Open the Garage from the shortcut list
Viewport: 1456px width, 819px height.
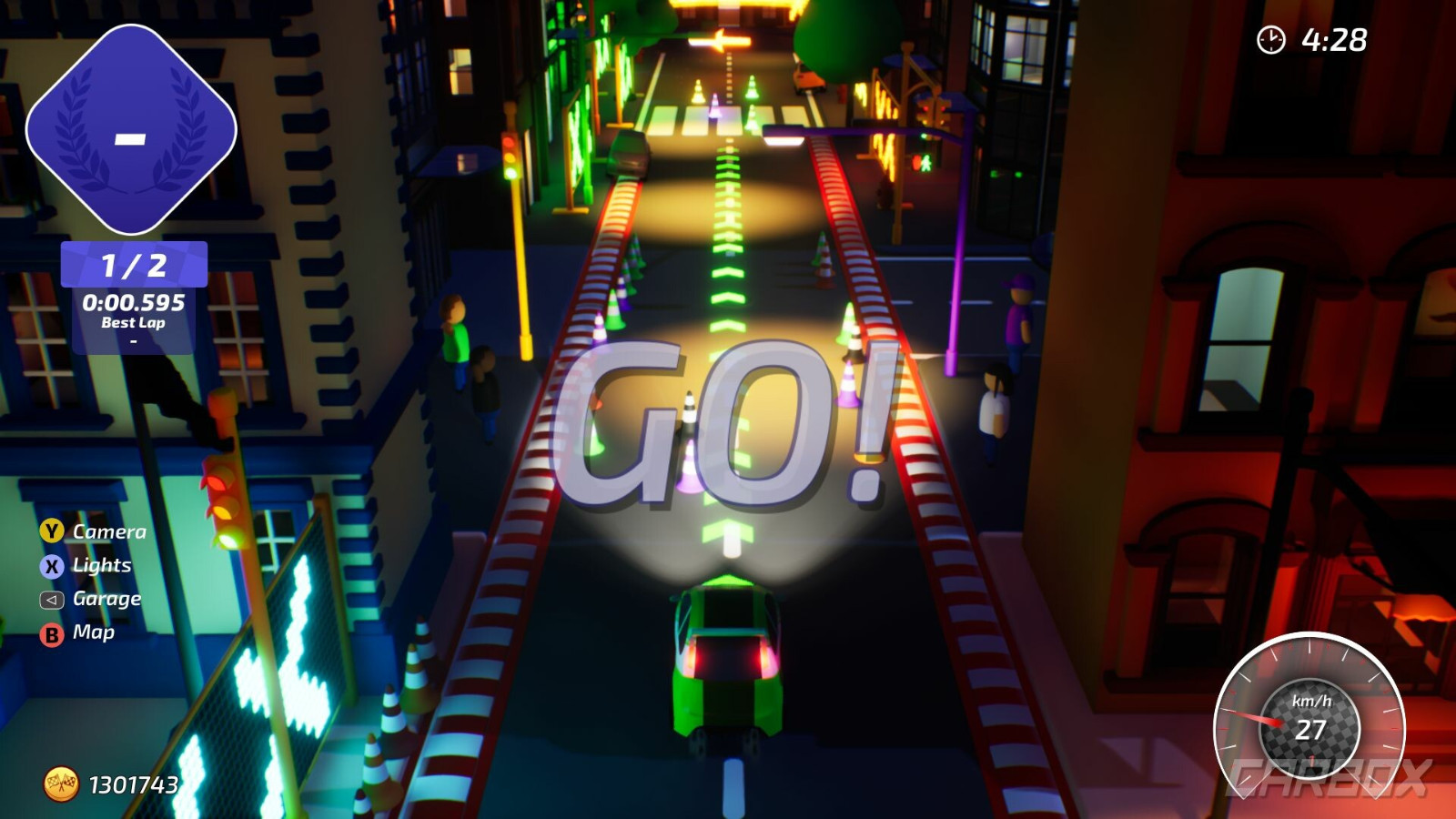[x=106, y=598]
